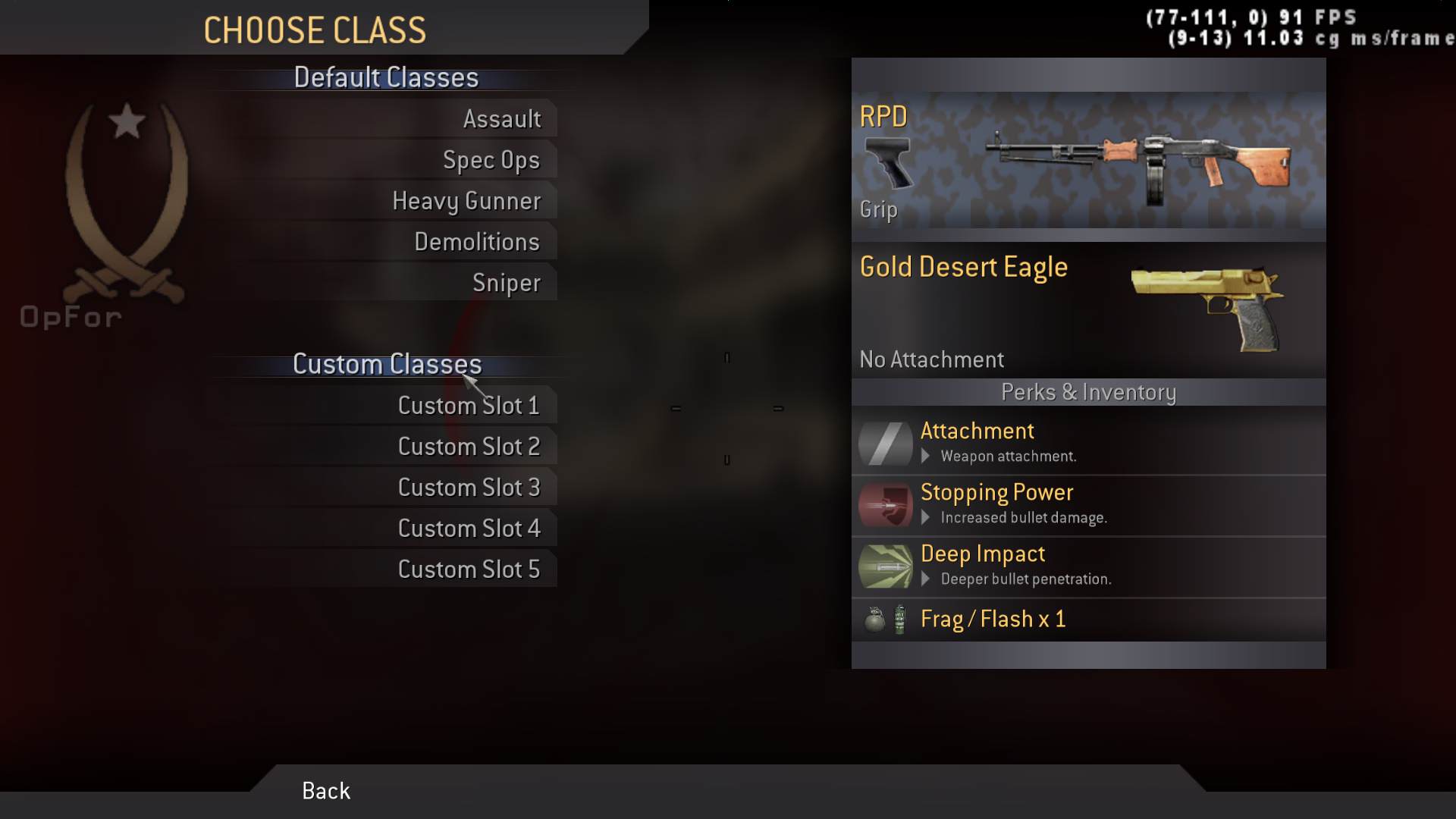This screenshot has width=1456, height=819.
Task: Click the Back button
Action: point(326,791)
